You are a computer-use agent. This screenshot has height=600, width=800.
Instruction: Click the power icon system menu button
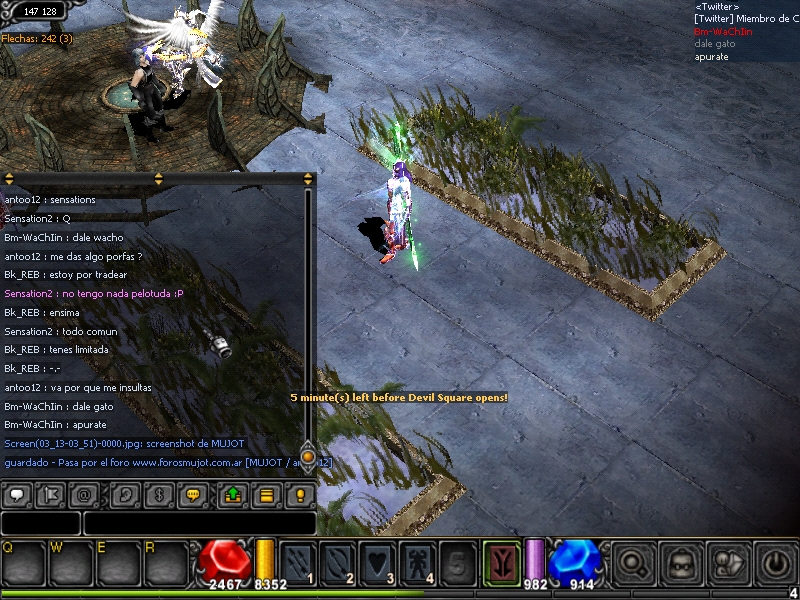coord(776,562)
